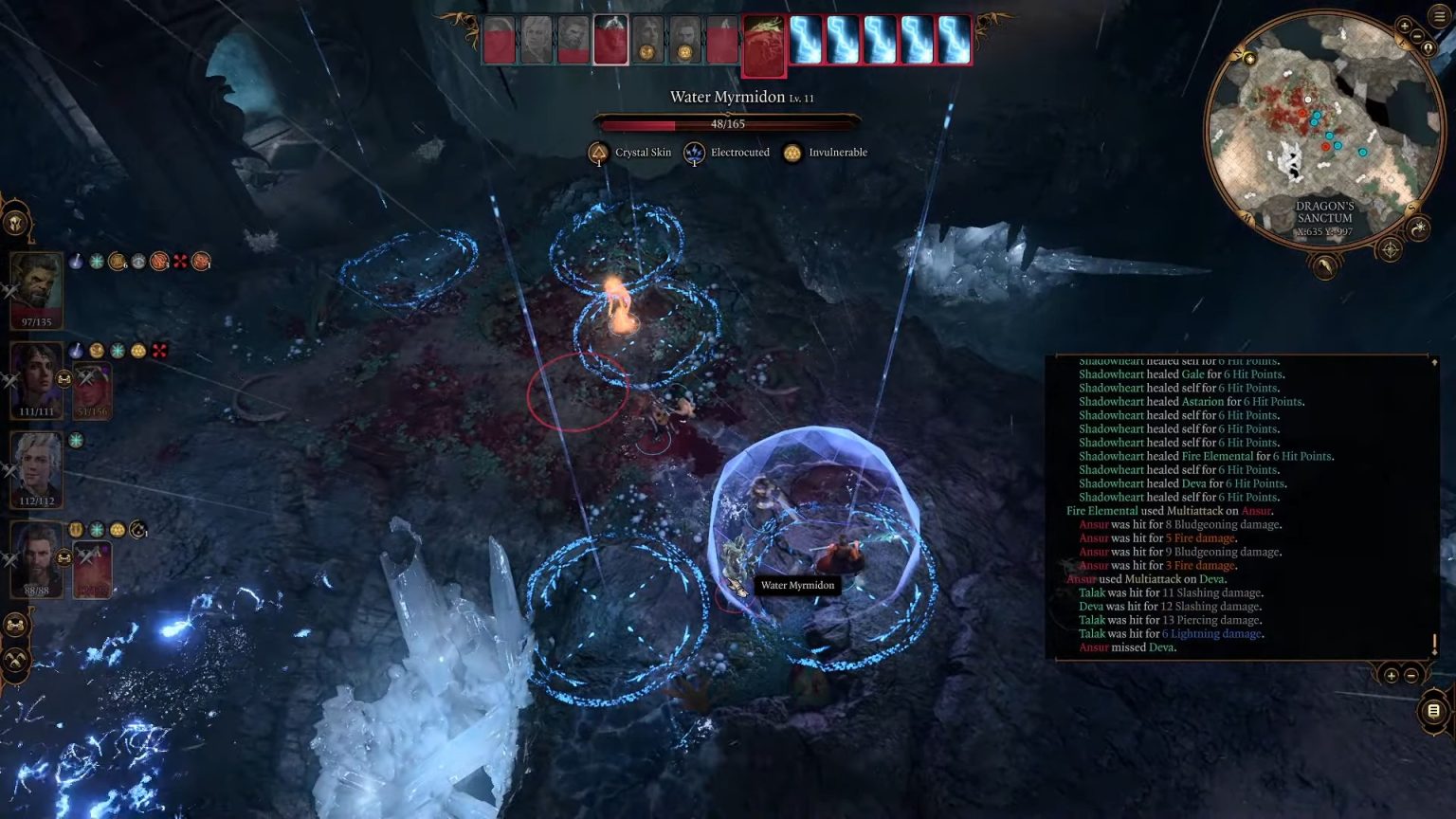
Task: Click the crossed tools button below party
Action: click(15, 660)
